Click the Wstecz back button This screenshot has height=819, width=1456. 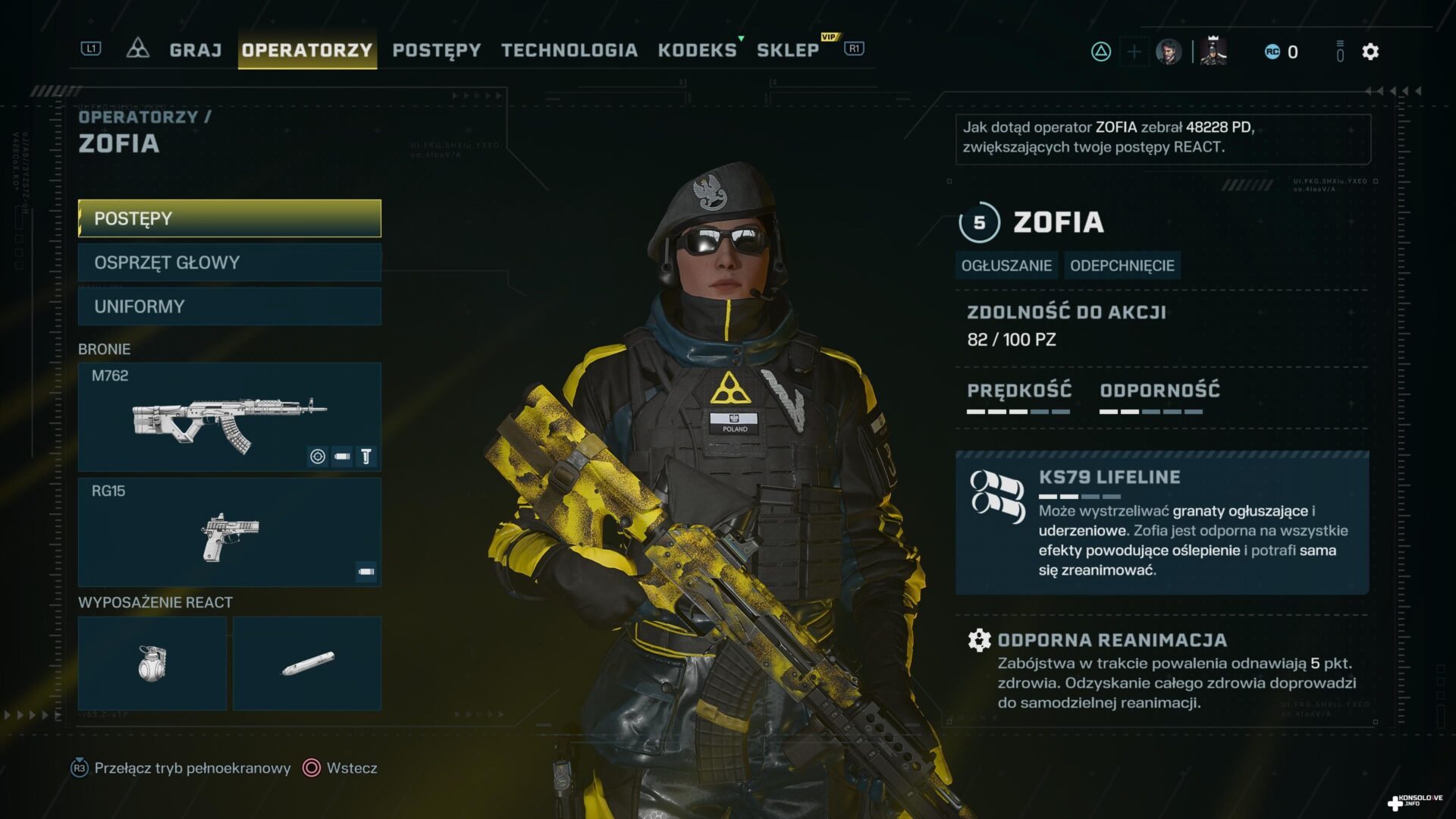pos(340,768)
